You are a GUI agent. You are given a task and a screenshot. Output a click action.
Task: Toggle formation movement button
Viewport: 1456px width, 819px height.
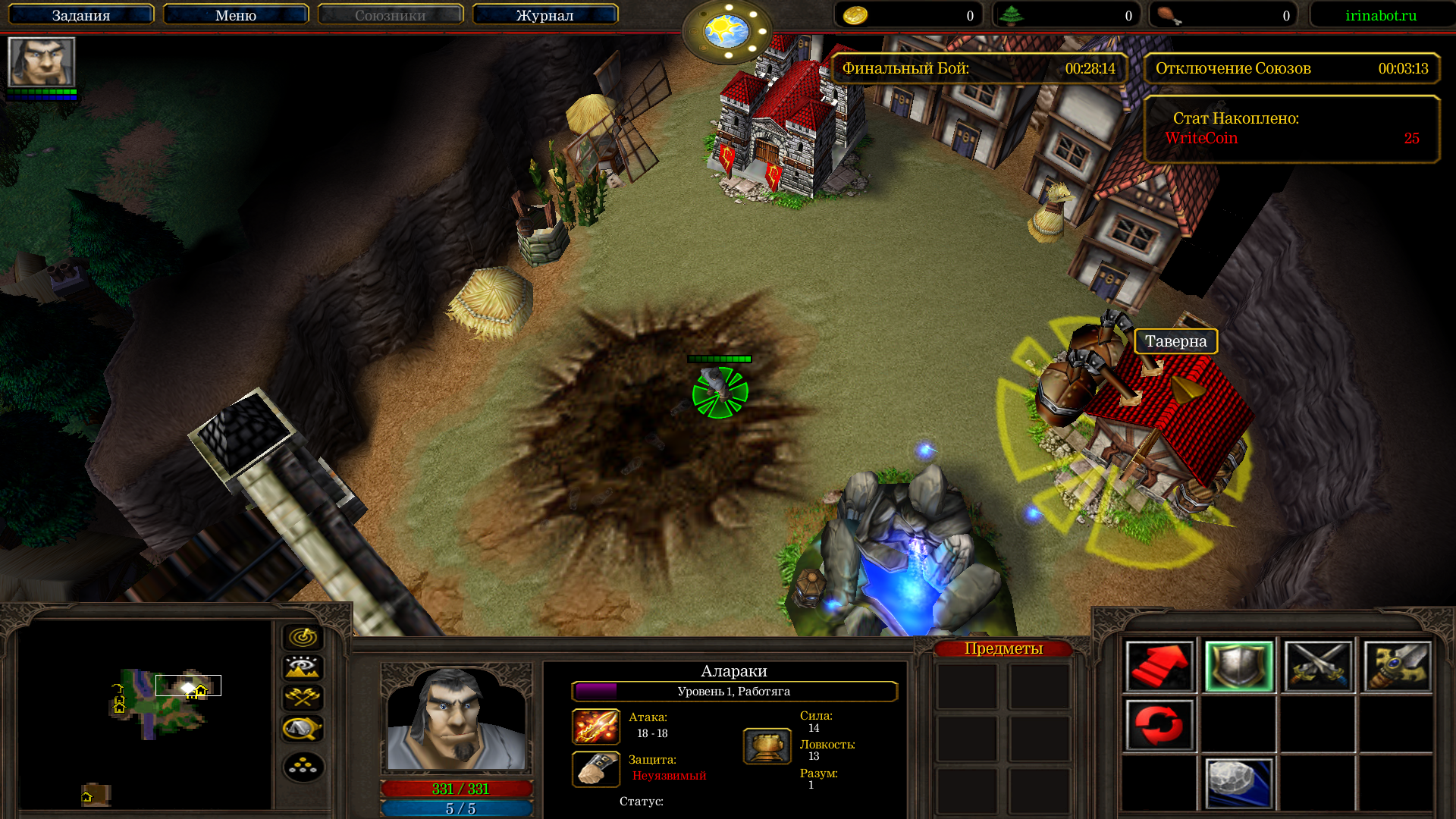point(303,767)
